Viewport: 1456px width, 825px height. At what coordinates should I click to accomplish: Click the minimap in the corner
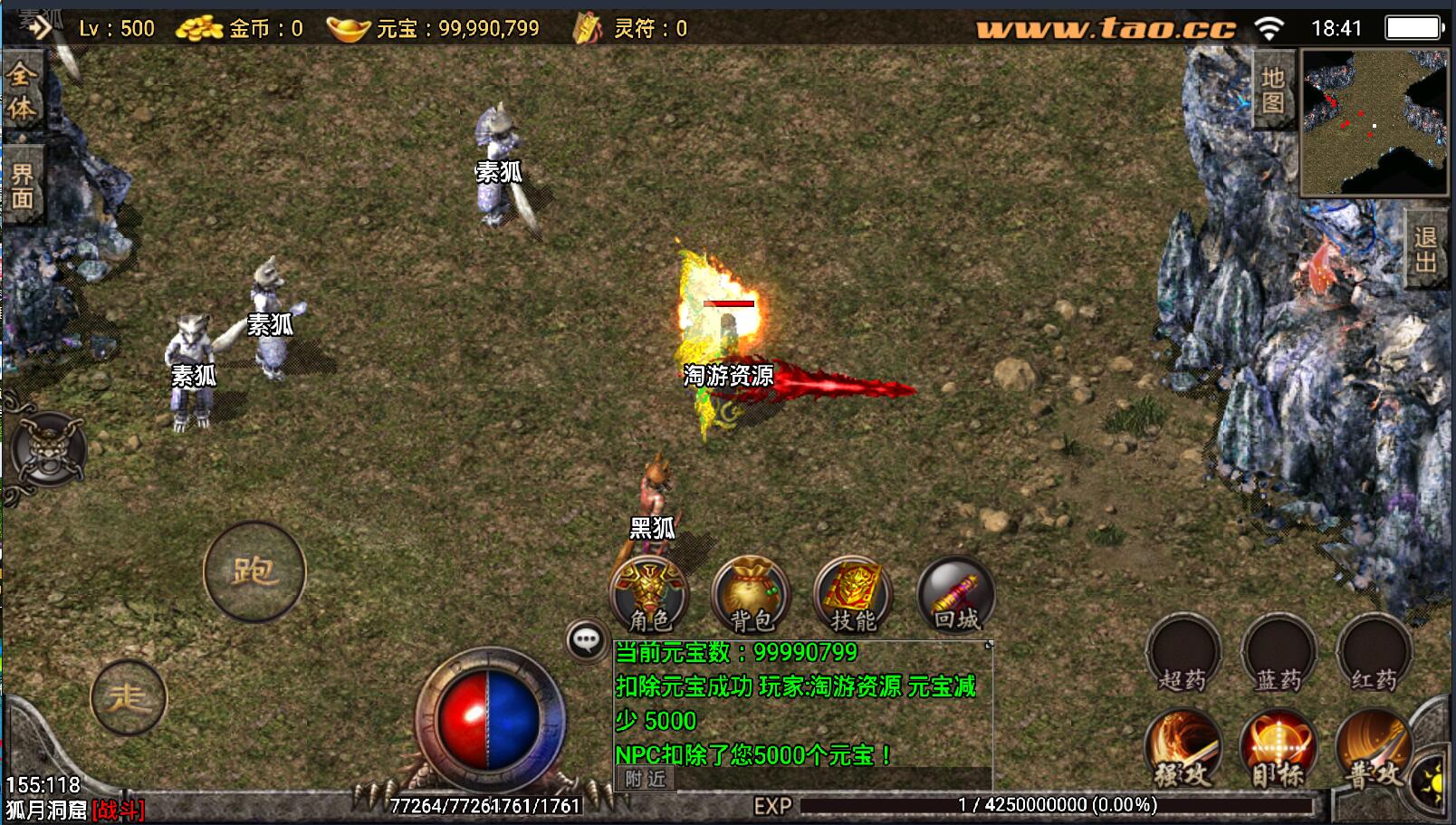[x=1374, y=122]
